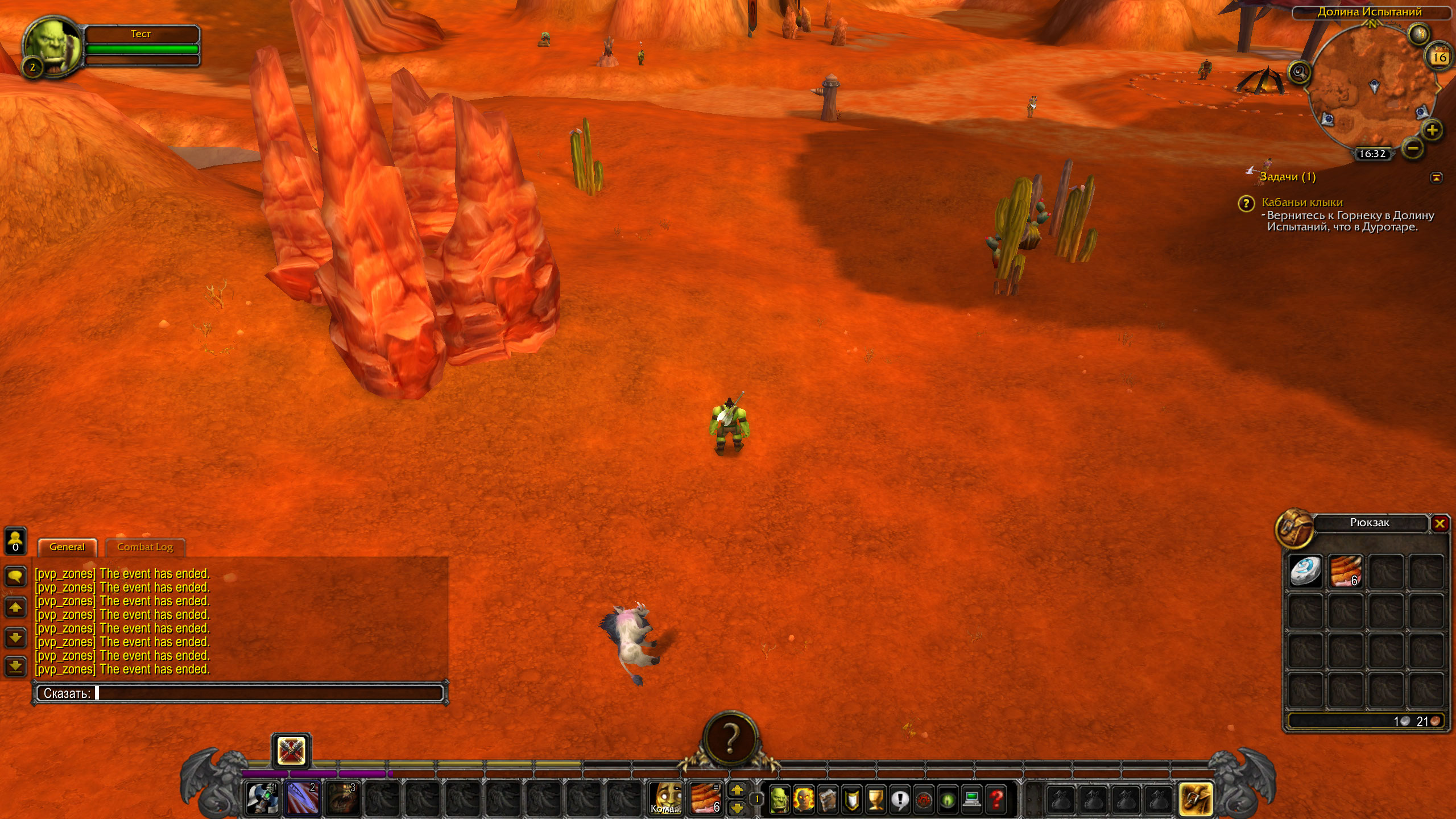
Task: Activate the attack ability in slot 1
Action: tap(262, 798)
